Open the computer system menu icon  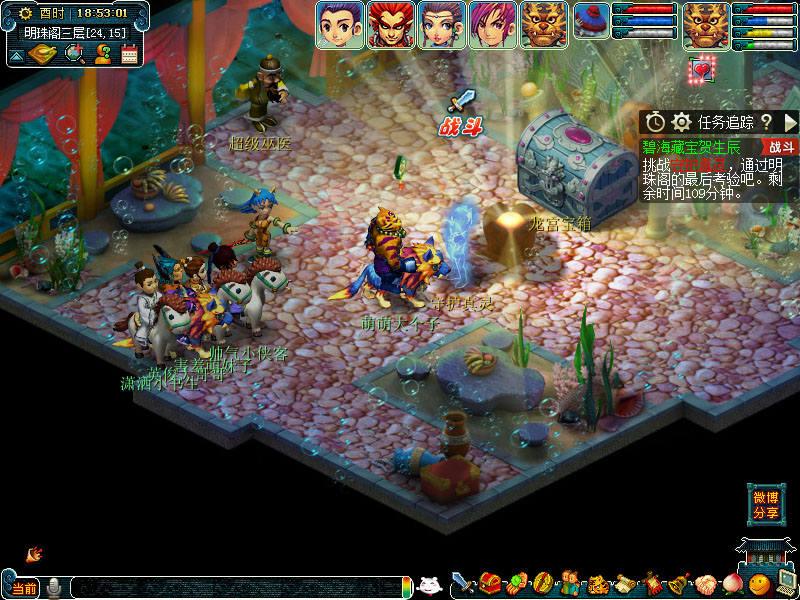coord(786,582)
